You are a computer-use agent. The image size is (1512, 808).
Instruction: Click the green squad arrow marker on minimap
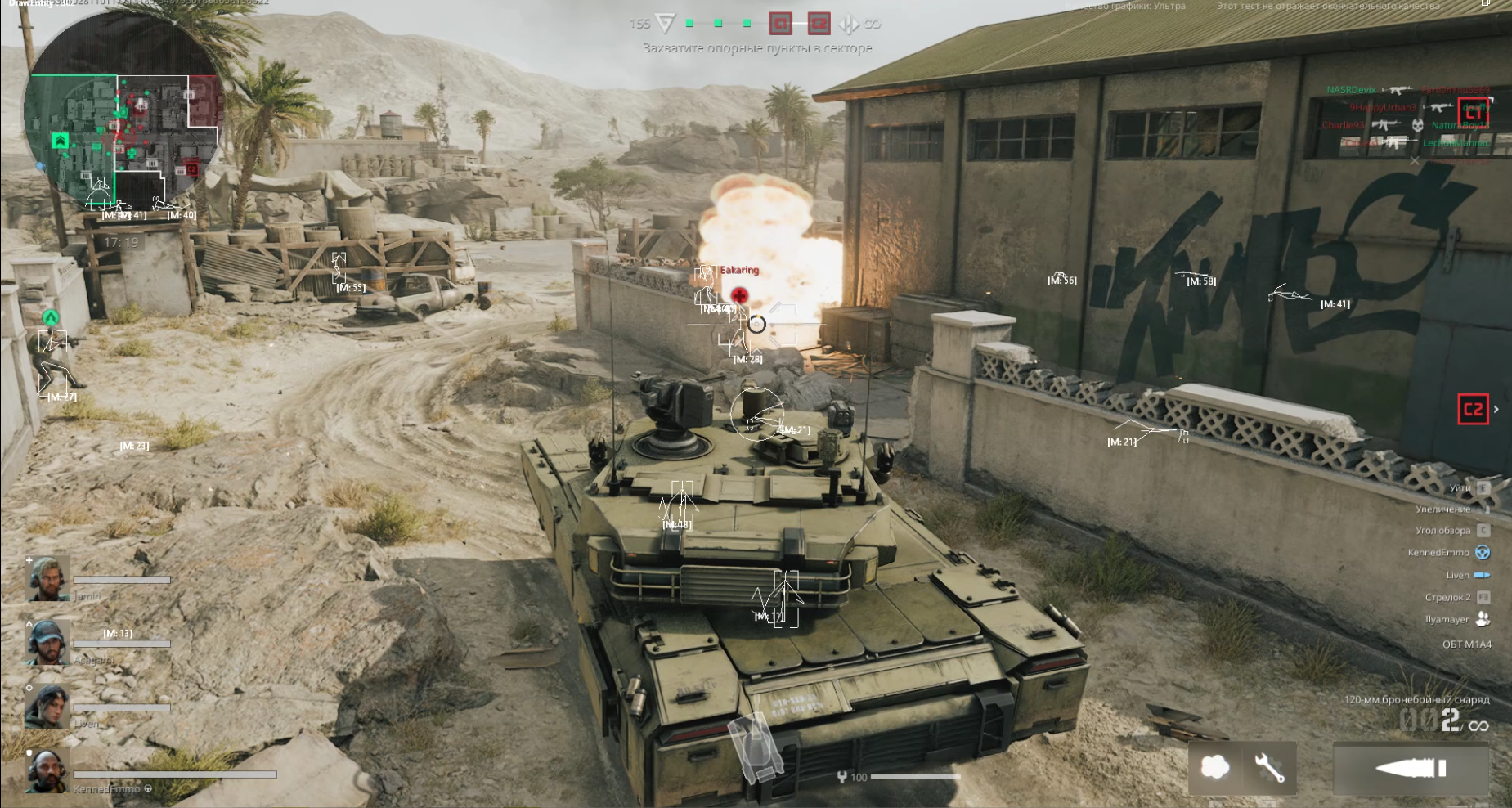pyautogui.click(x=60, y=141)
